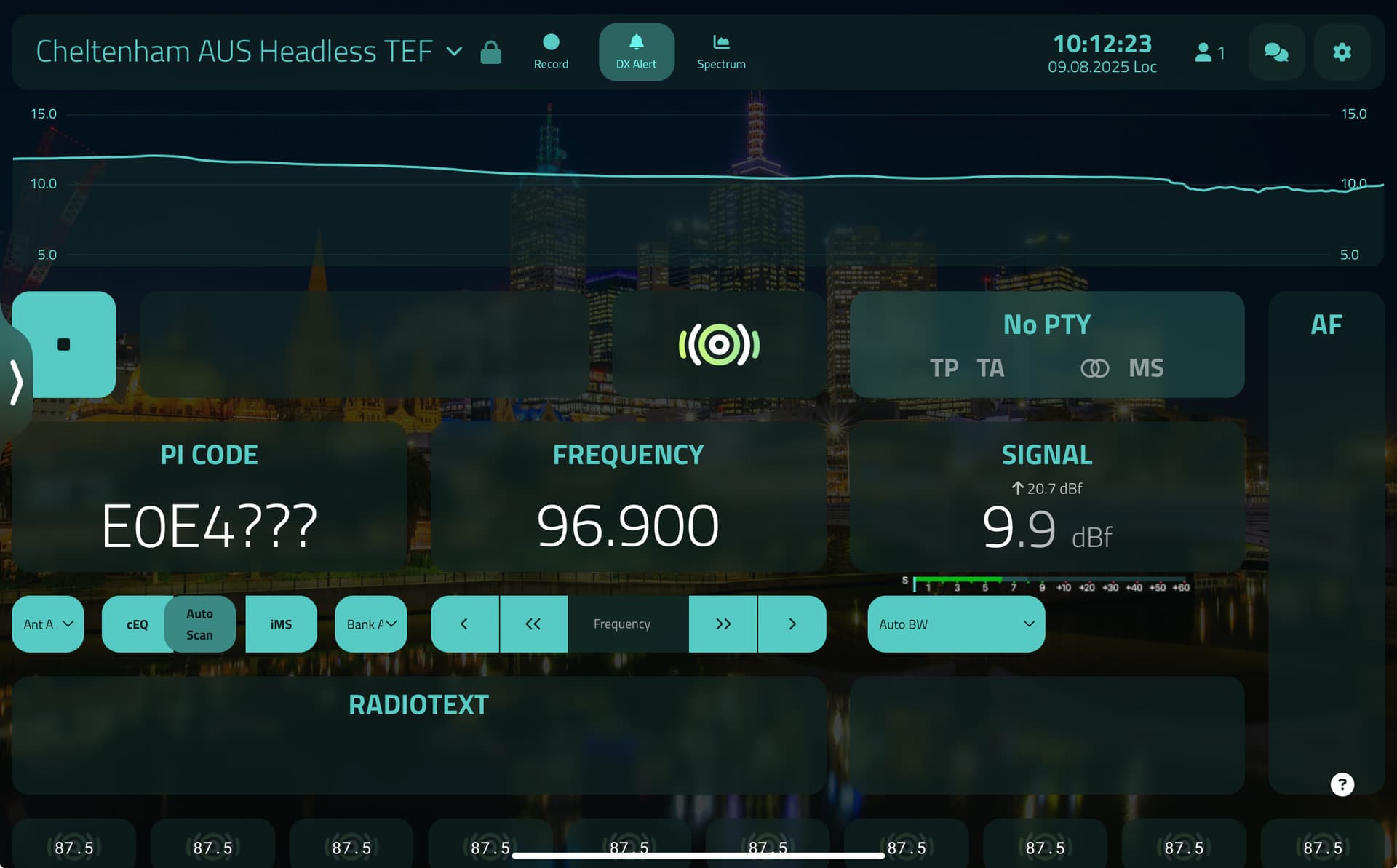Click the padlock icon
Viewport: 1397px width, 868px height.
pos(491,52)
